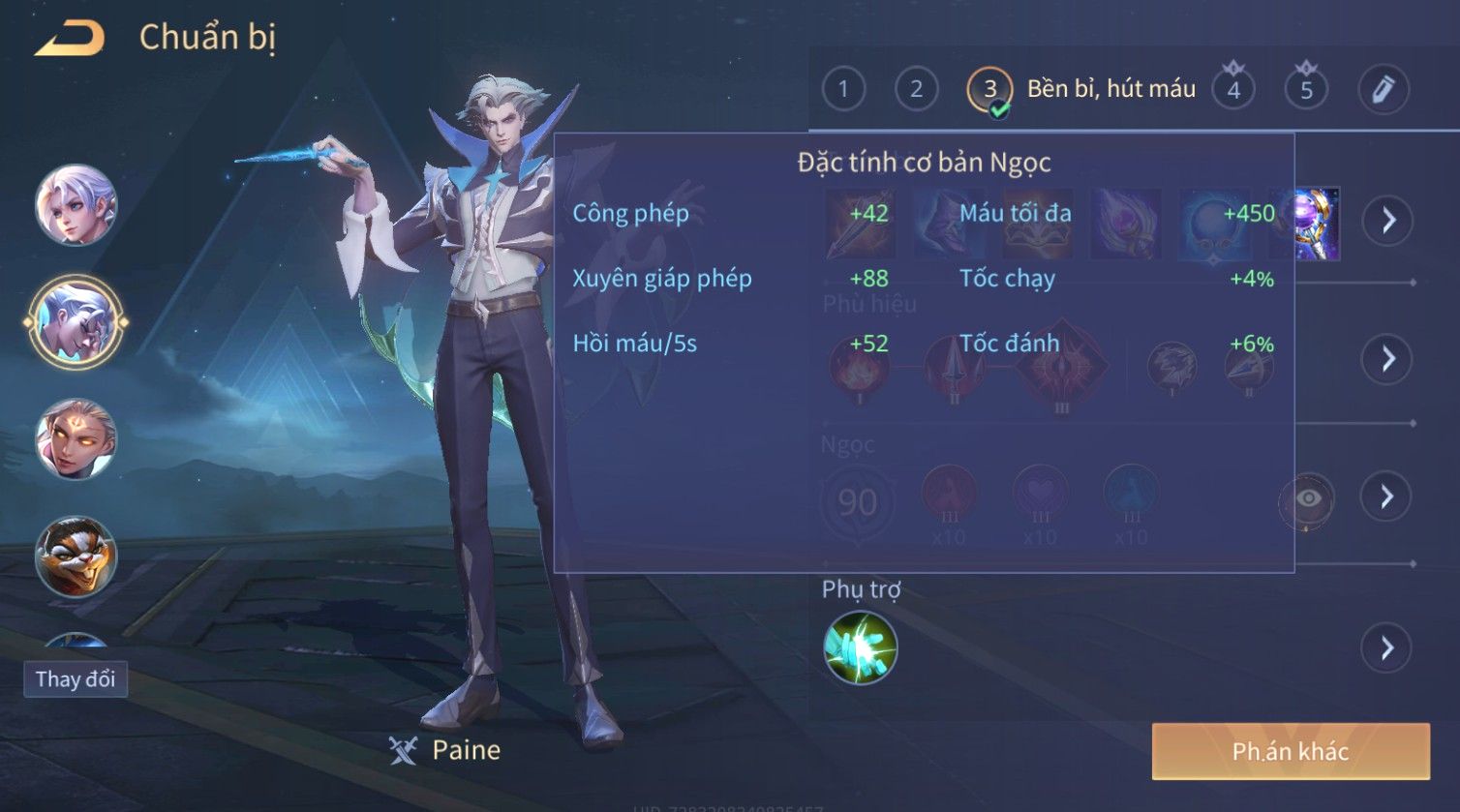Open the Phụ trợ selection arrow
The image size is (1460, 812).
pyautogui.click(x=1386, y=647)
